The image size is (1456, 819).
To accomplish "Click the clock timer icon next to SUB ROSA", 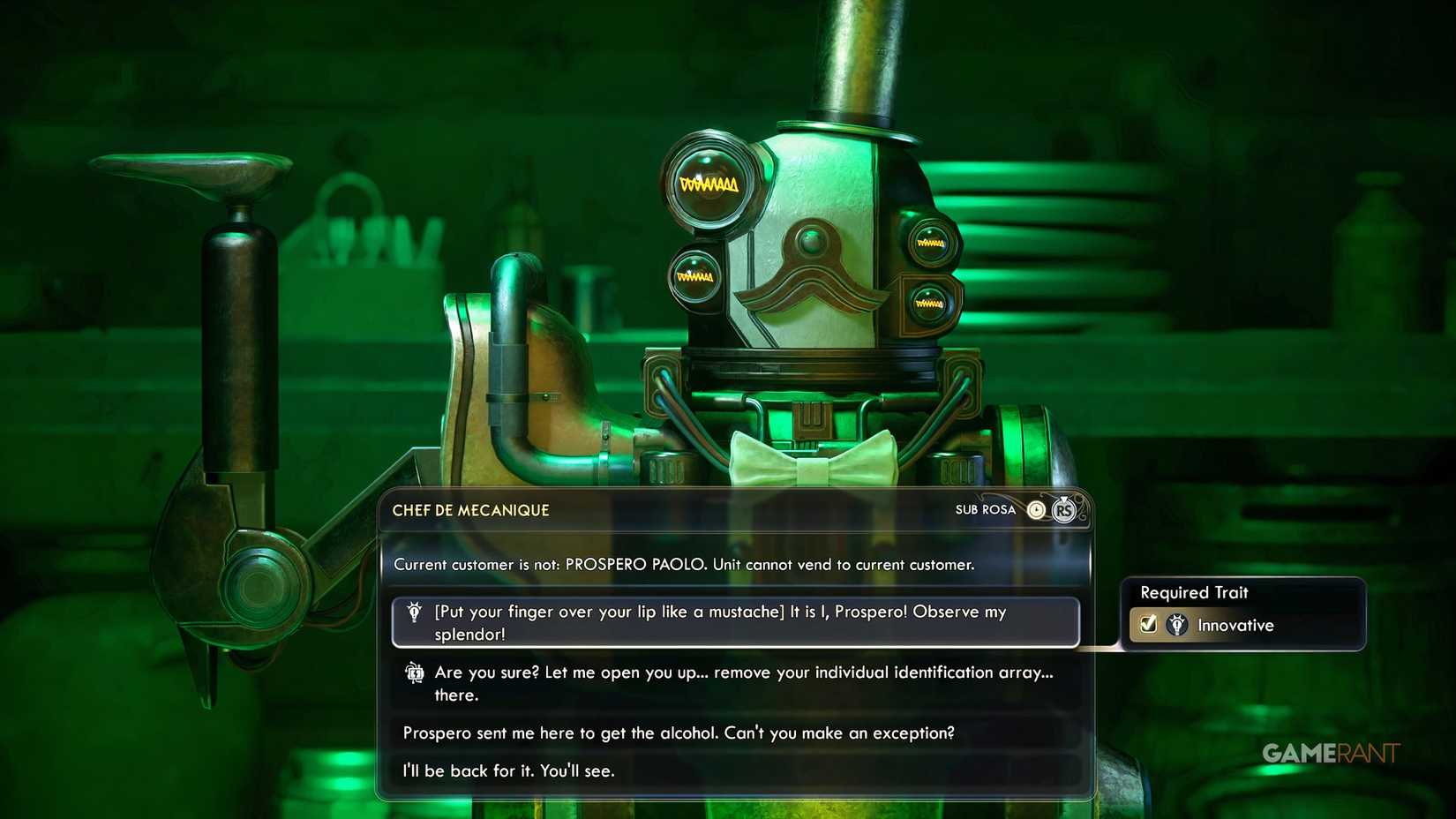I will pyautogui.click(x=1035, y=510).
